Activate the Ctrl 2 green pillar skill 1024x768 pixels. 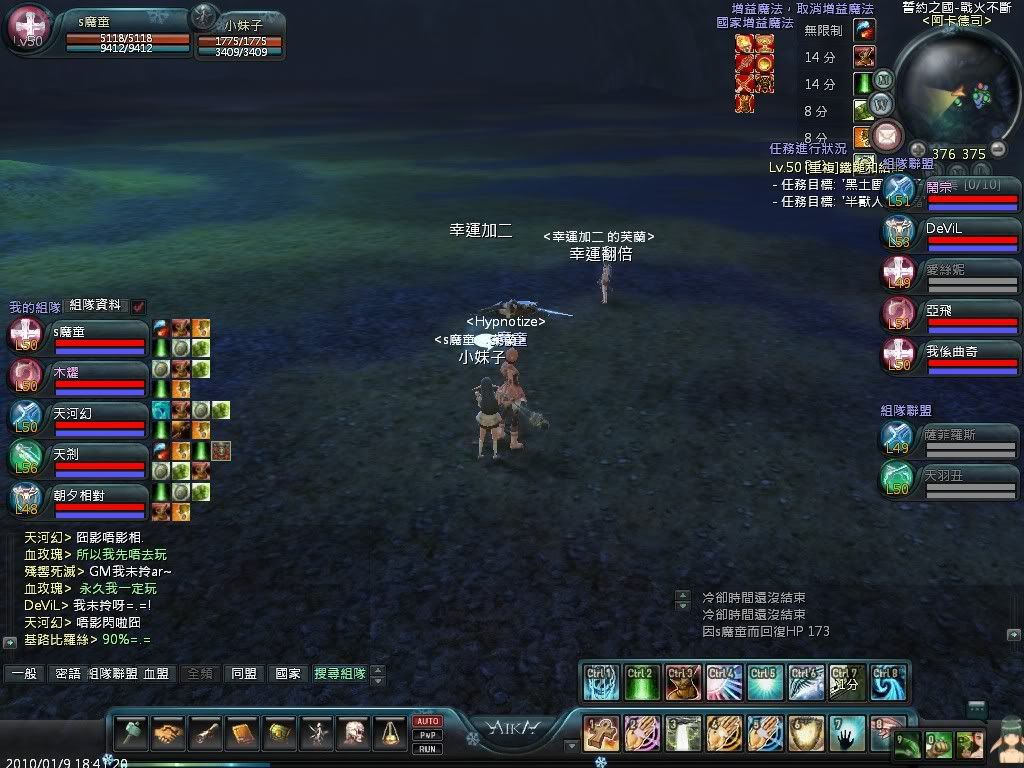tap(641, 681)
